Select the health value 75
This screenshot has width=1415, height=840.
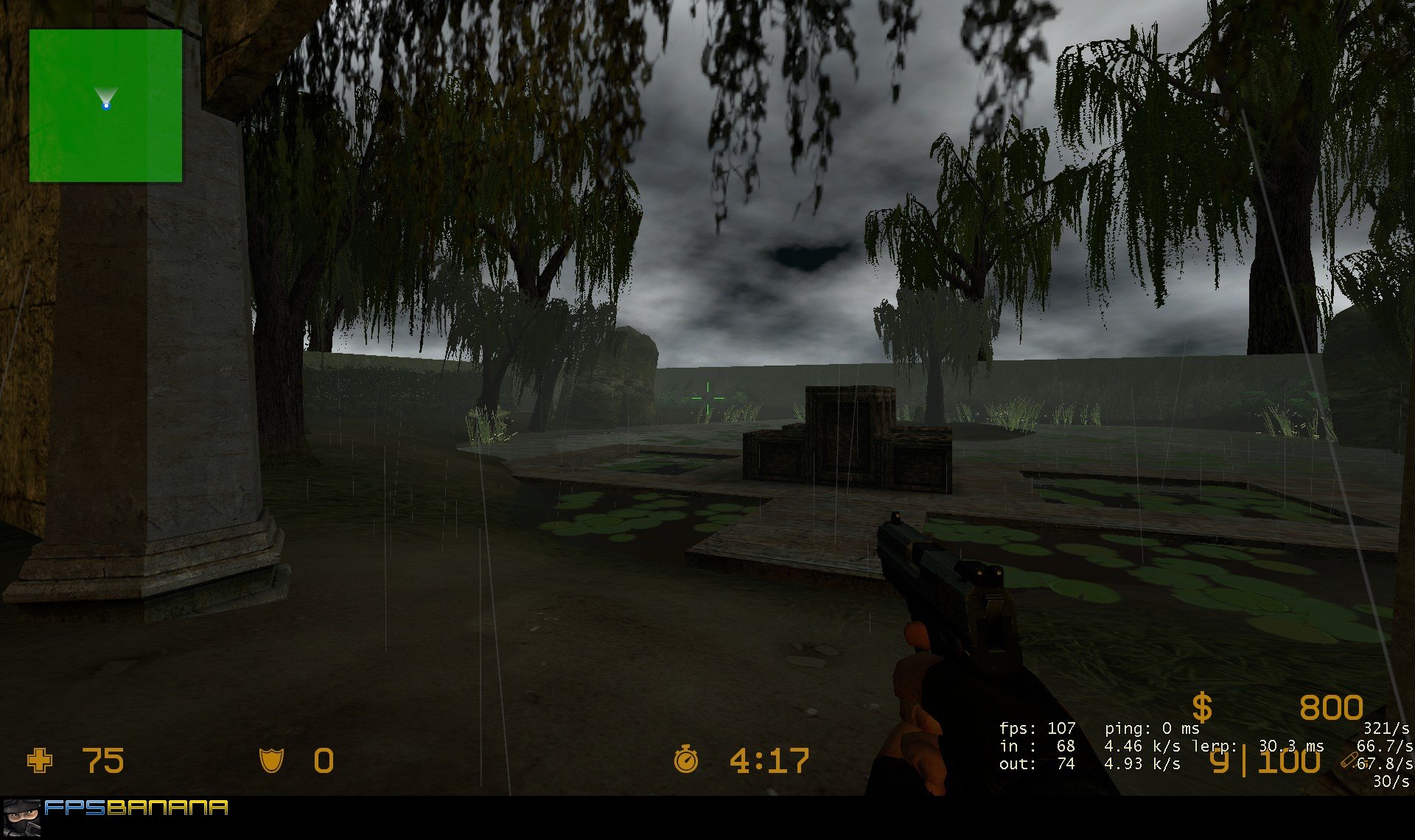click(x=103, y=760)
